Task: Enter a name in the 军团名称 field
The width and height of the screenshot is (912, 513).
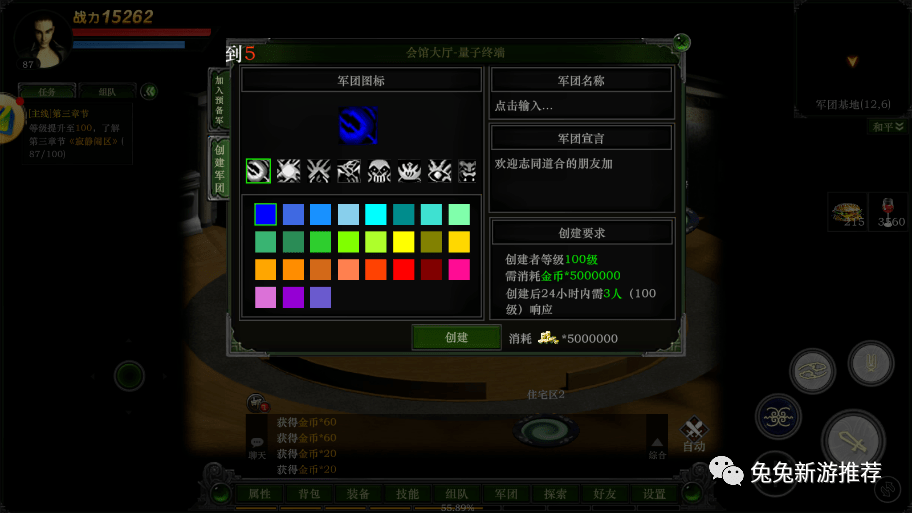Action: pos(581,105)
